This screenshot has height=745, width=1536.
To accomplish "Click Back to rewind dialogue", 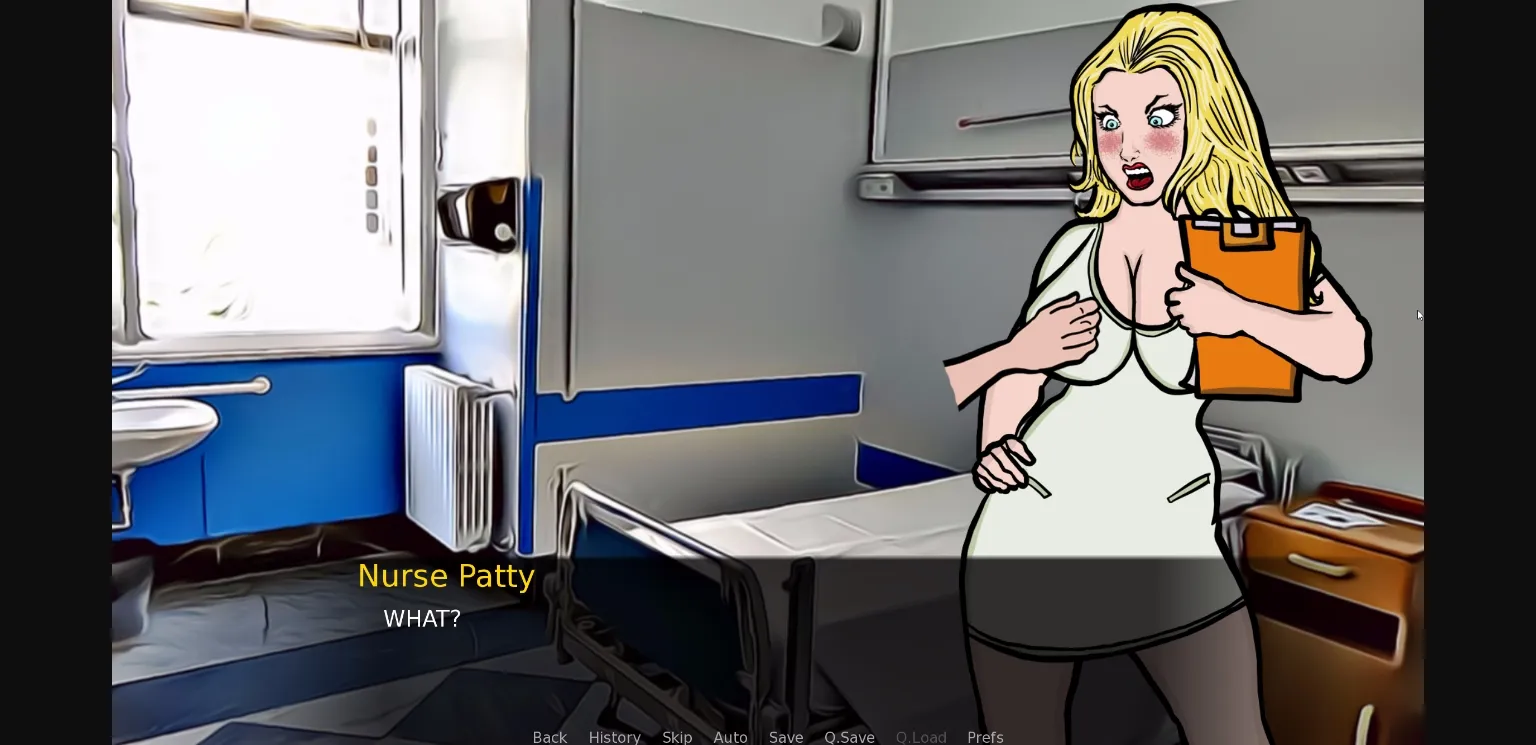I will [x=549, y=738].
